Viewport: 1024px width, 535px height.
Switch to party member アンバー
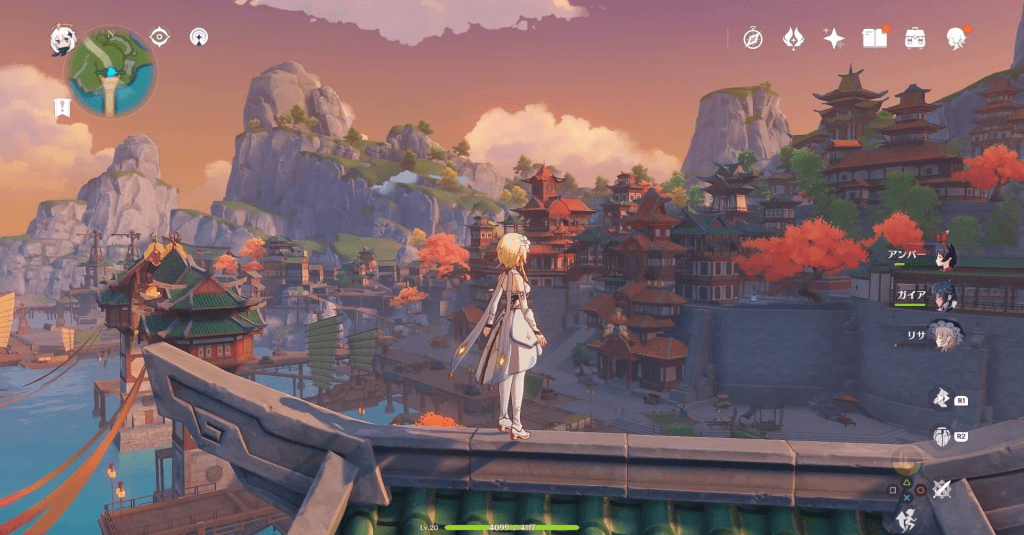(x=943, y=258)
